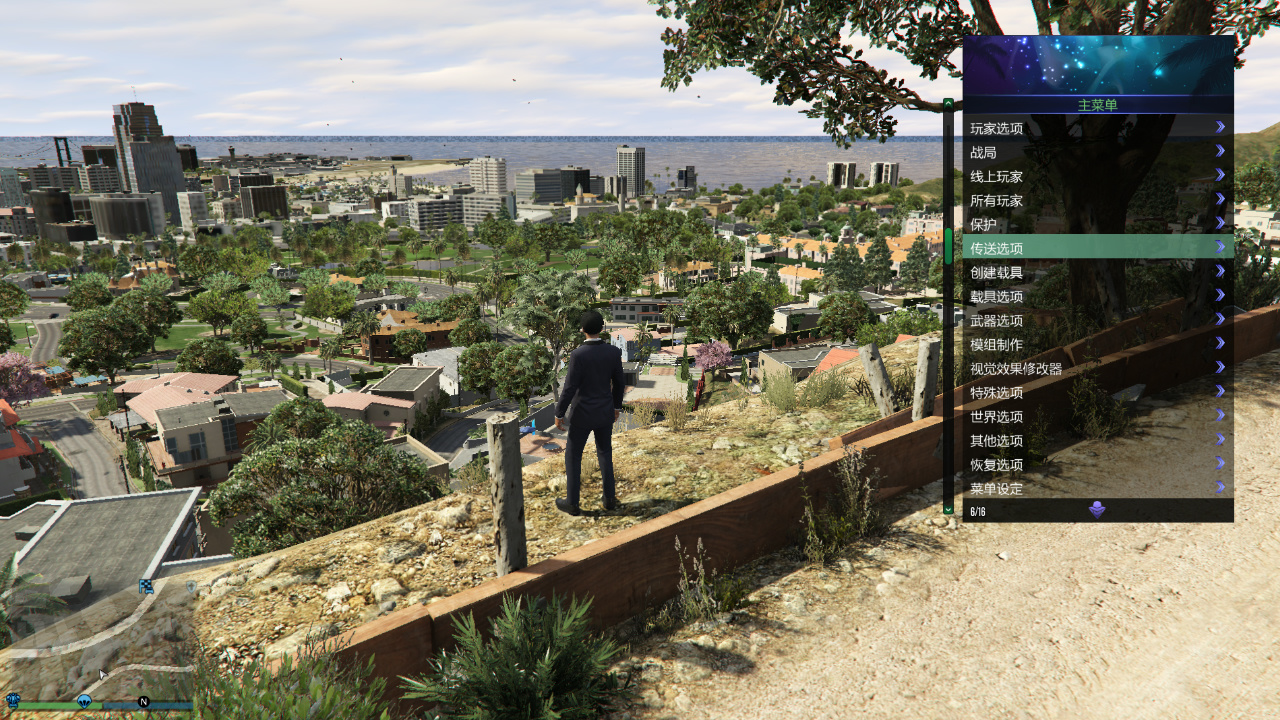
Task: Choose the 特殊选项 (Special Options) entry
Action: point(1097,392)
